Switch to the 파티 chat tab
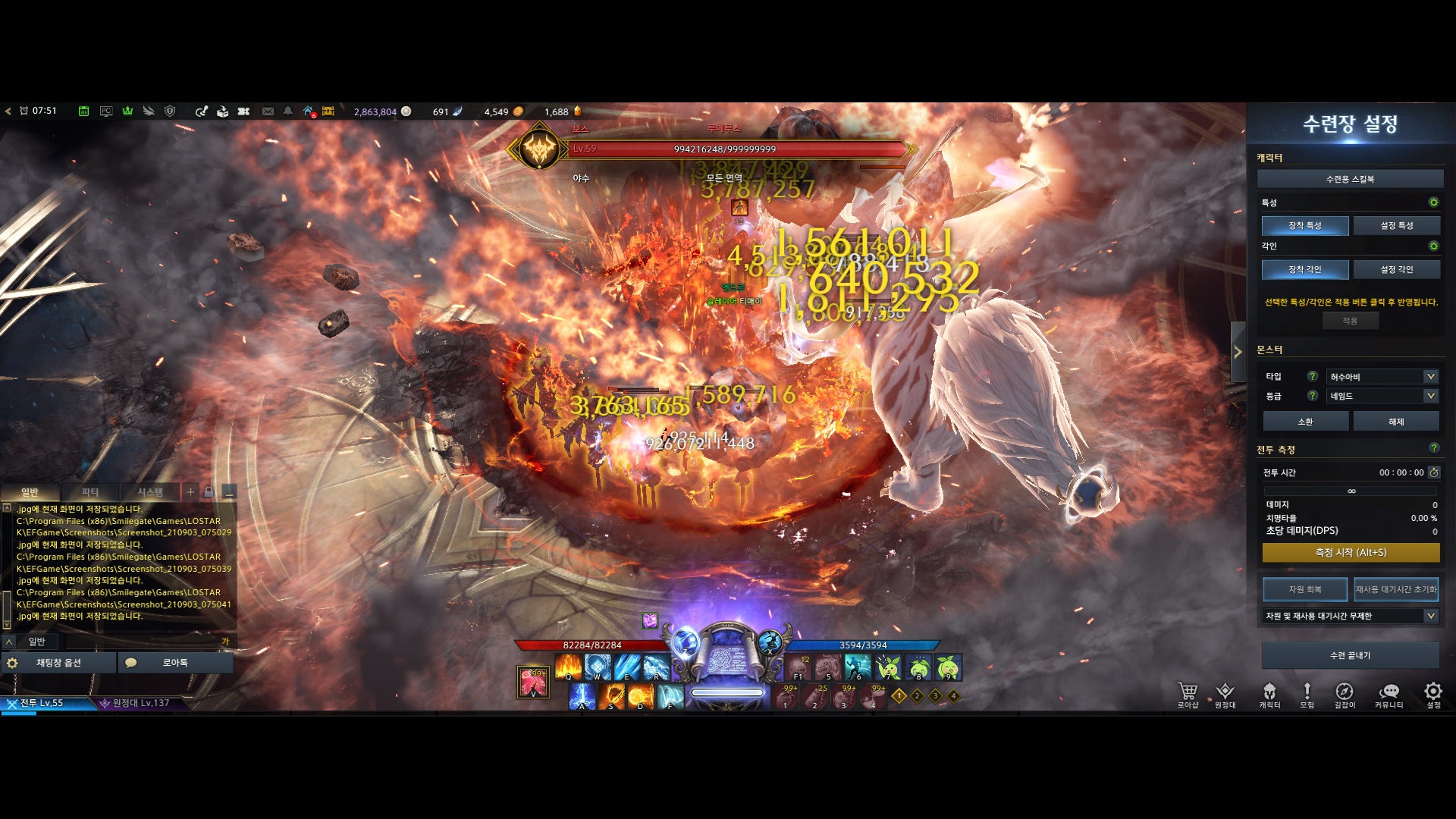 tap(90, 492)
